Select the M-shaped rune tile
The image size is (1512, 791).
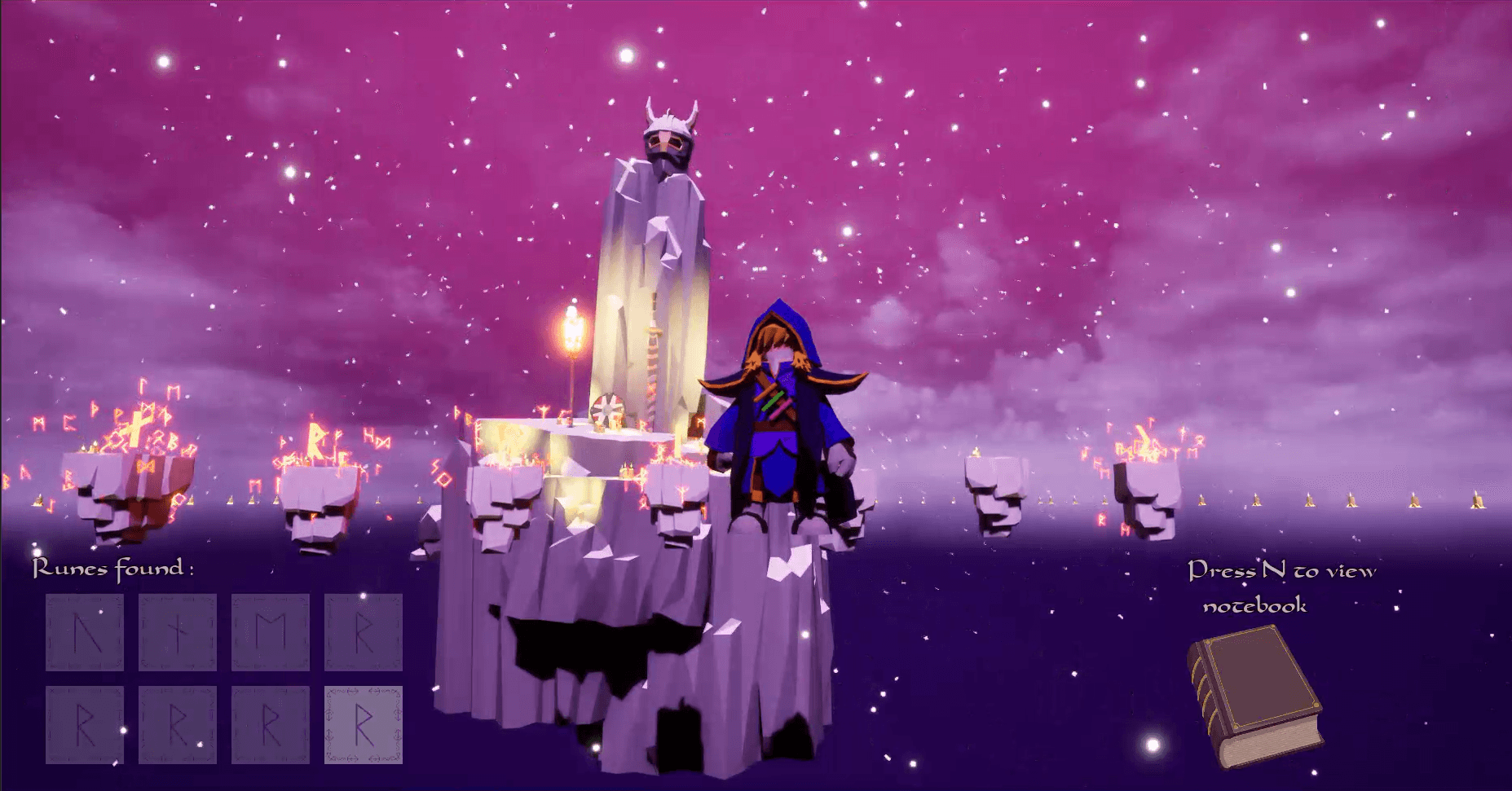click(271, 632)
